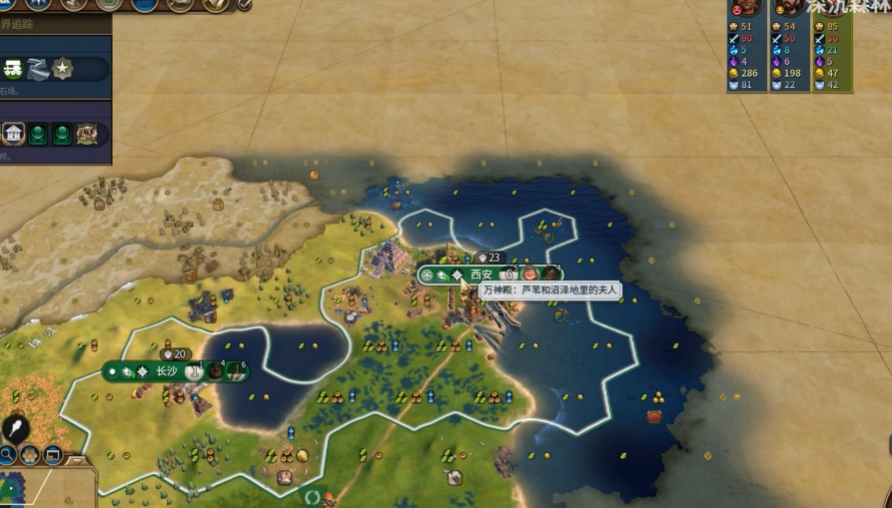Viewport: 892px width, 508px height.
Task: Click the wonder icon in civics tracker
Action: coord(87,133)
